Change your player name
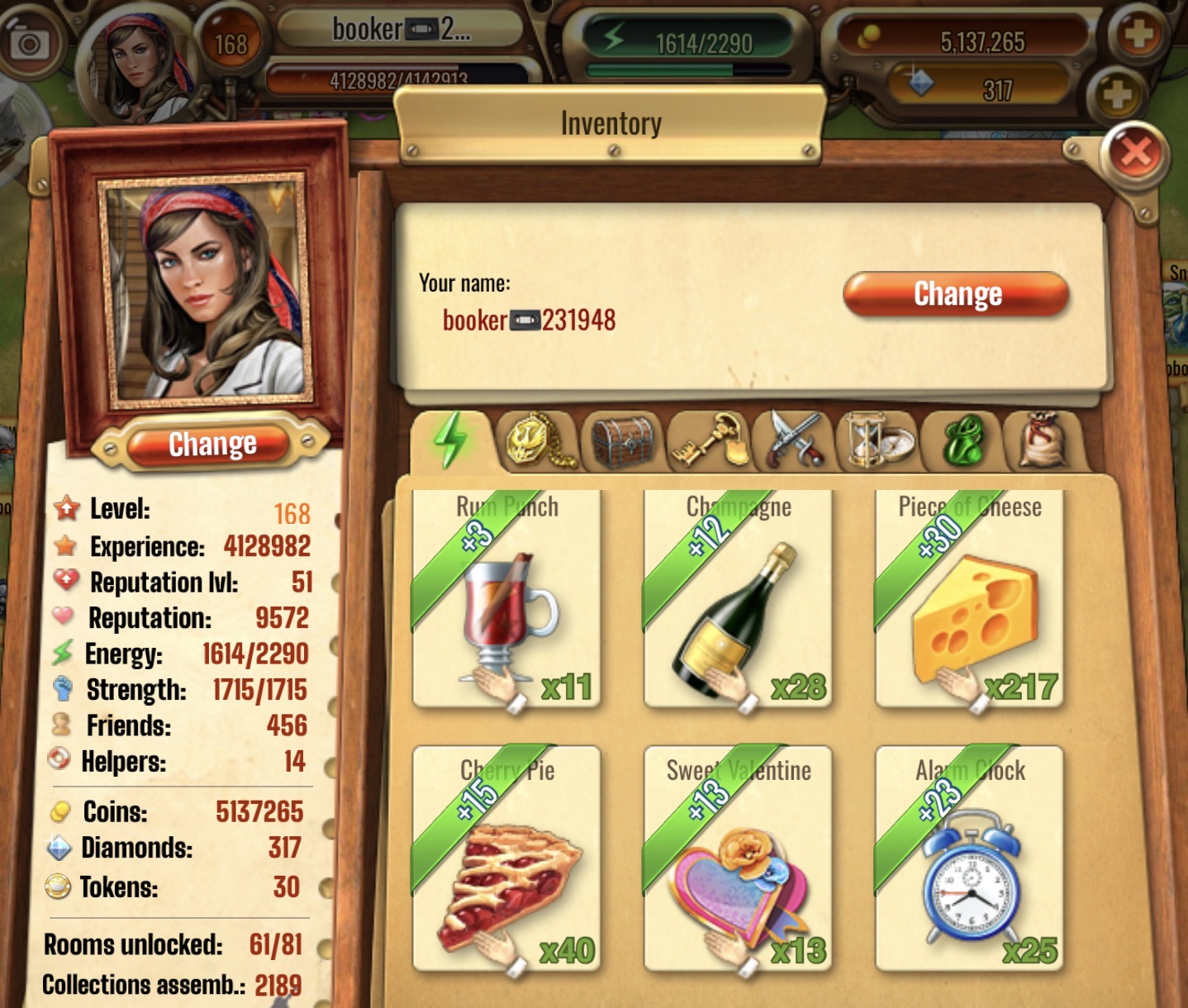Screen dimensions: 1188x1008 957,294
